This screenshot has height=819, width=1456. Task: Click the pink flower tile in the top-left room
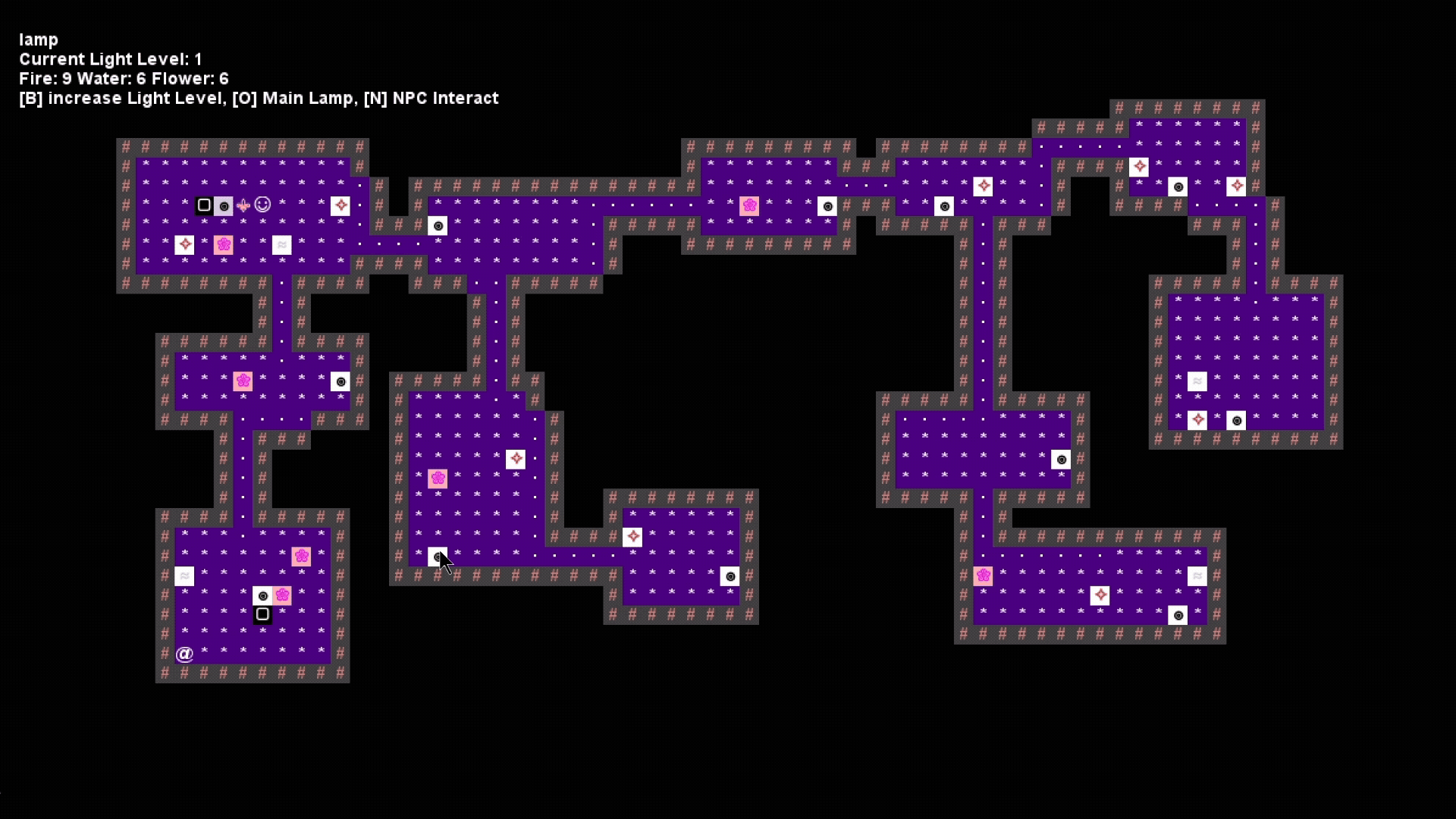(x=224, y=245)
